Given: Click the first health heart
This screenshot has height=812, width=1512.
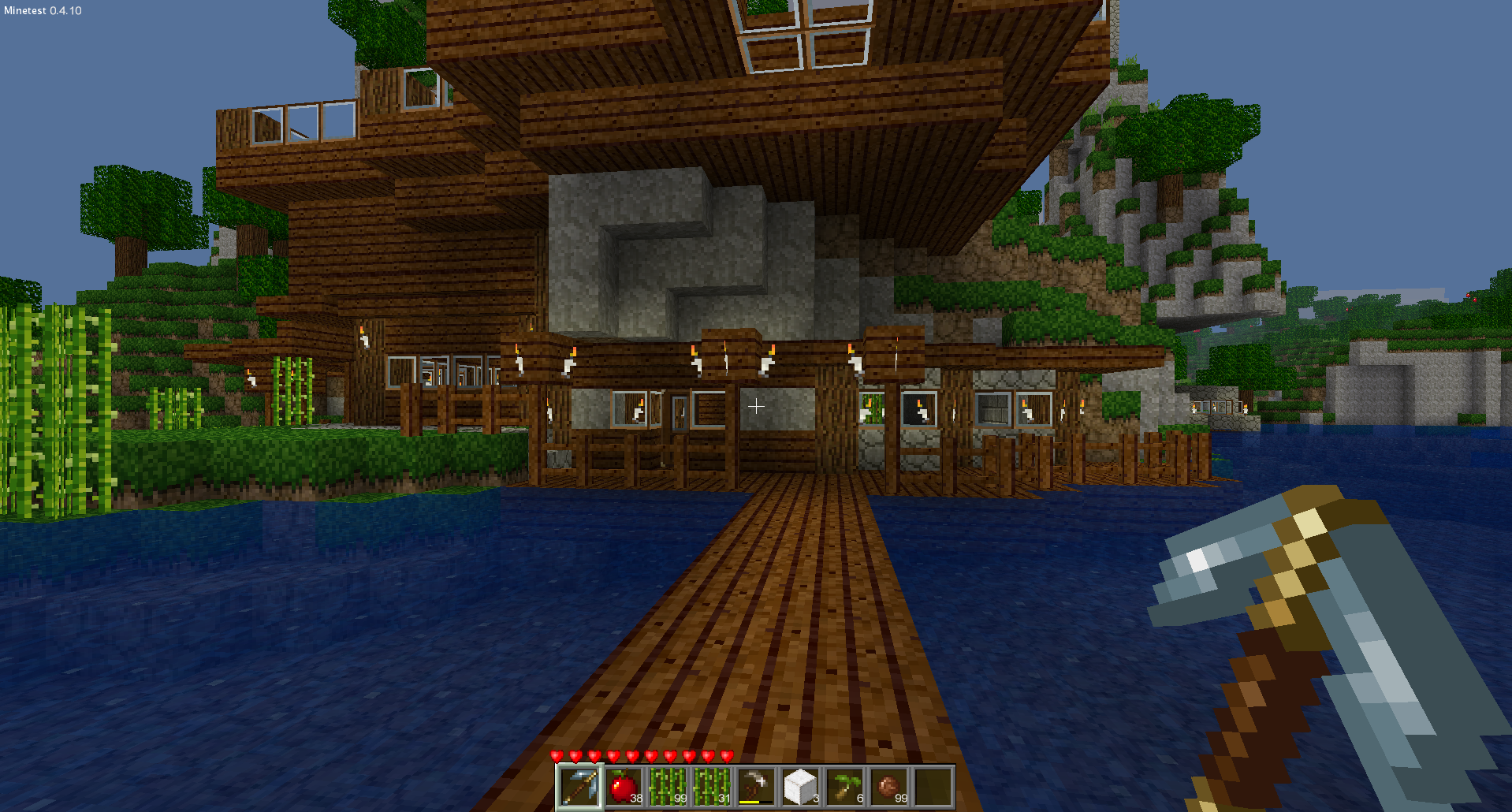Looking at the screenshot, I should (x=557, y=754).
